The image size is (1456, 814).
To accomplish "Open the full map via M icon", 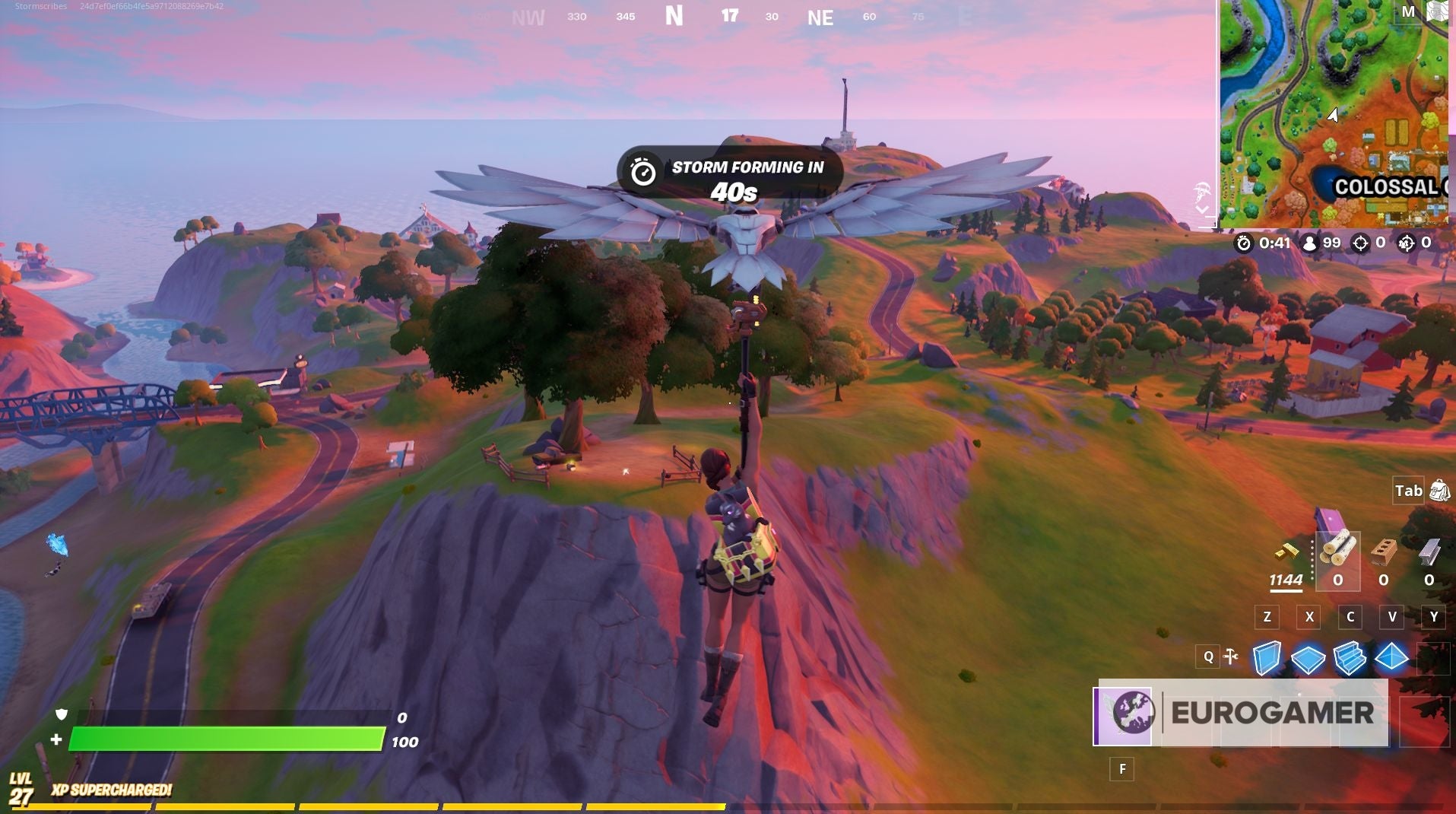I will coord(1408,11).
